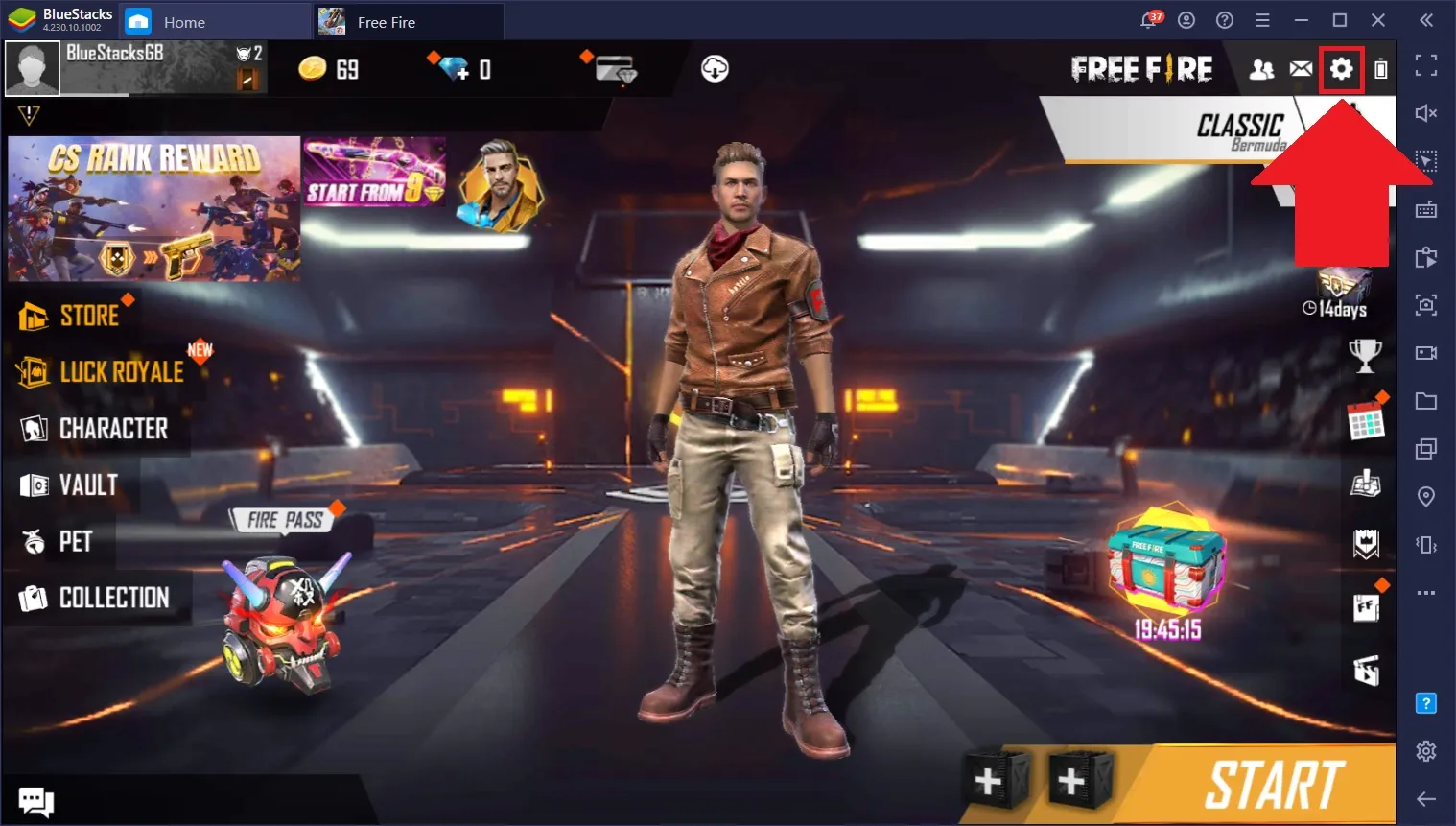The width and height of the screenshot is (1456, 826).
Task: Toggle fullscreen mode in BlueStacks sidebar
Action: (x=1426, y=65)
